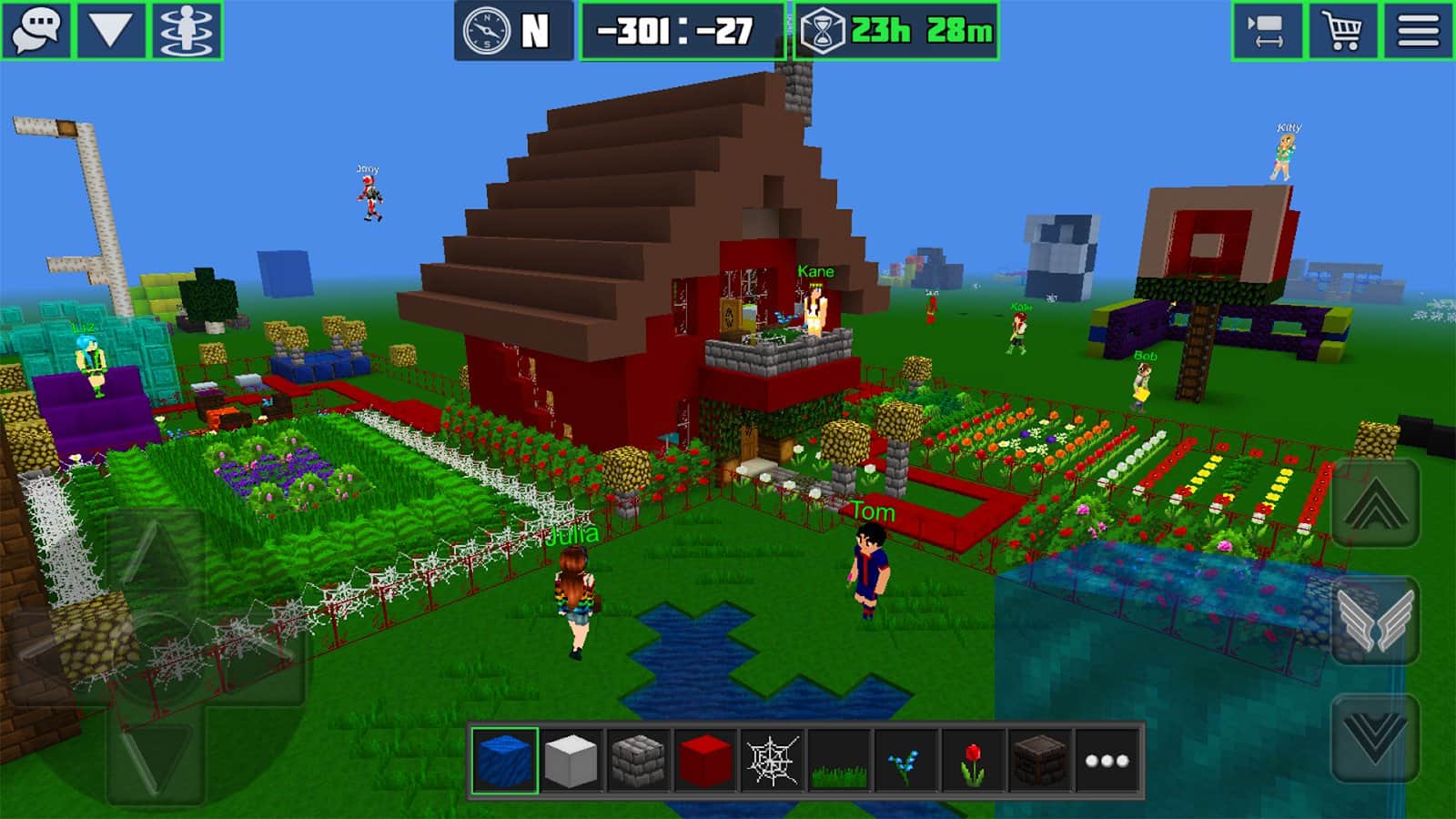This screenshot has width=1456, height=819.
Task: Select the dark wooden block slot
Action: (1039, 761)
